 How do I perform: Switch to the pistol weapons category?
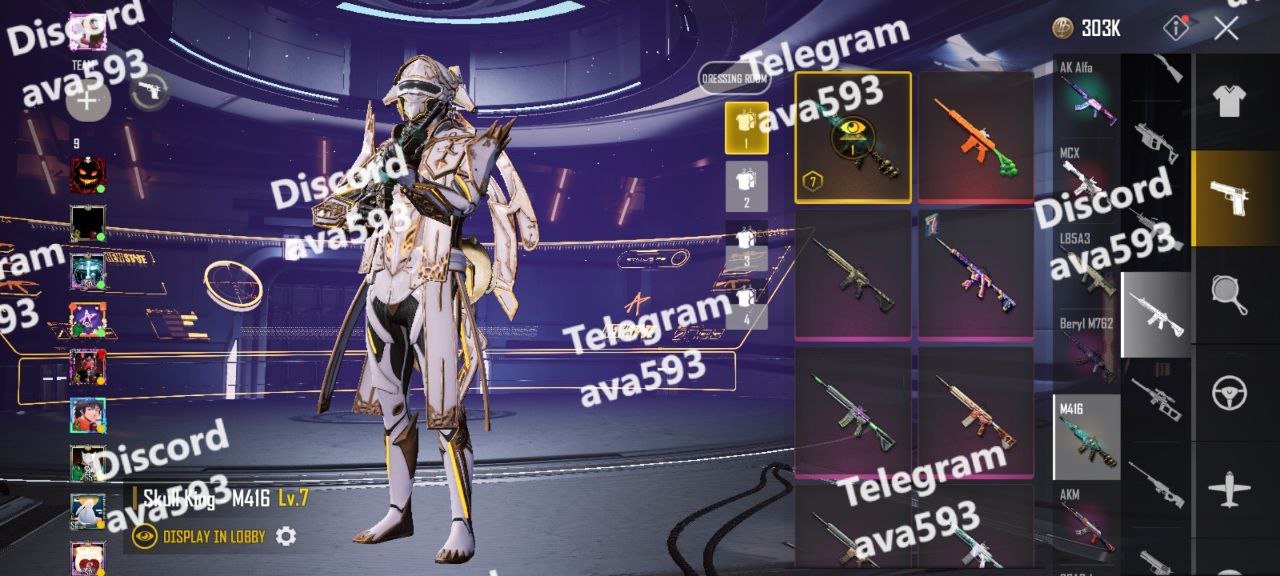point(1229,197)
